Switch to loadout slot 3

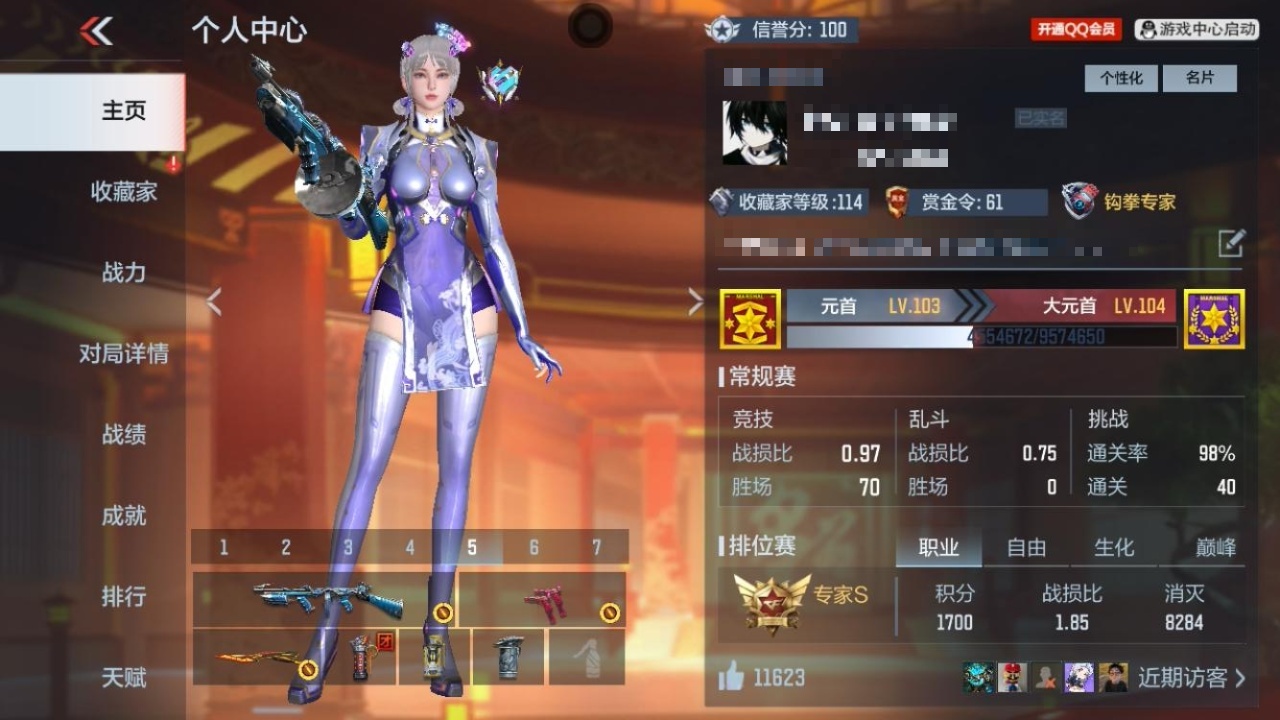347,547
